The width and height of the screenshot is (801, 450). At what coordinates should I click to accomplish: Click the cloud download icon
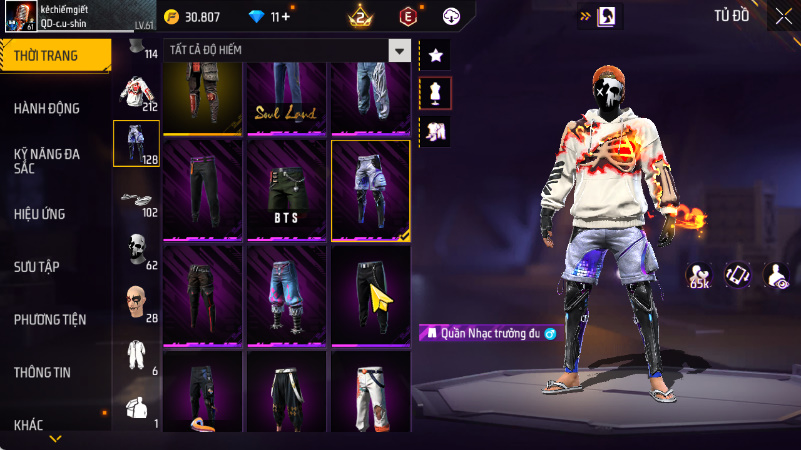(x=450, y=16)
